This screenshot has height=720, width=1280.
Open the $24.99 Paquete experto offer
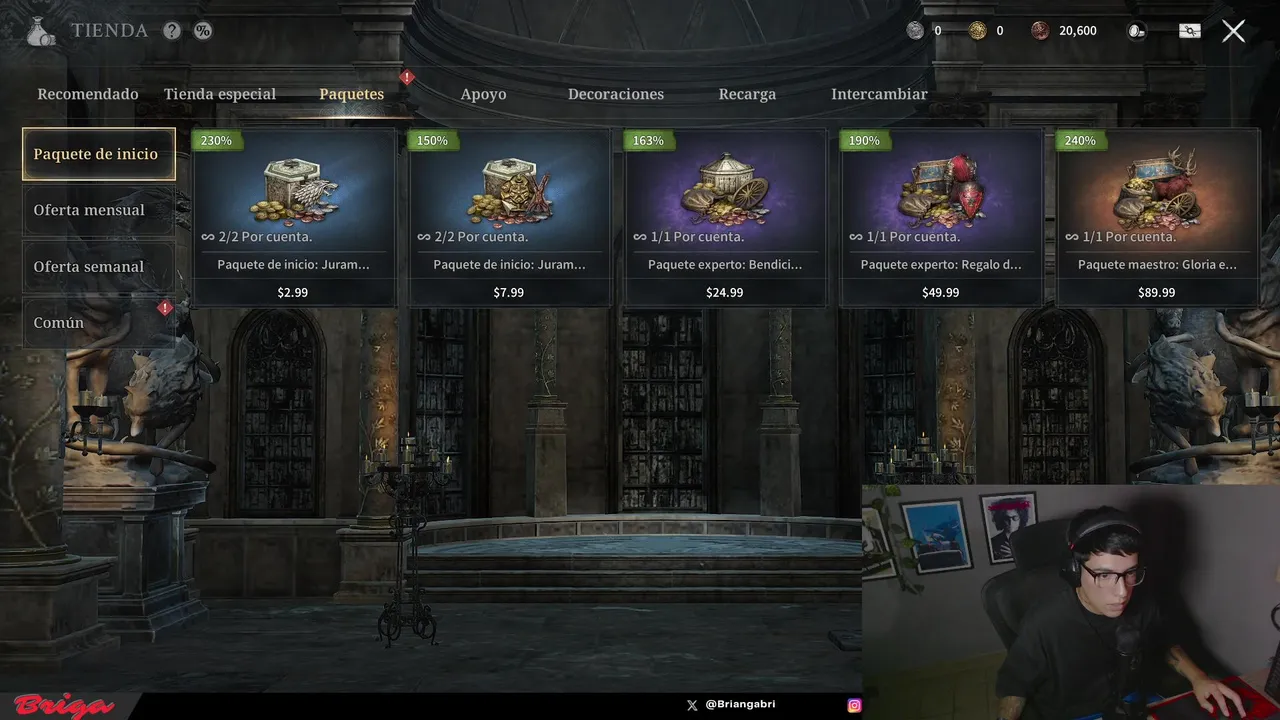(x=725, y=217)
